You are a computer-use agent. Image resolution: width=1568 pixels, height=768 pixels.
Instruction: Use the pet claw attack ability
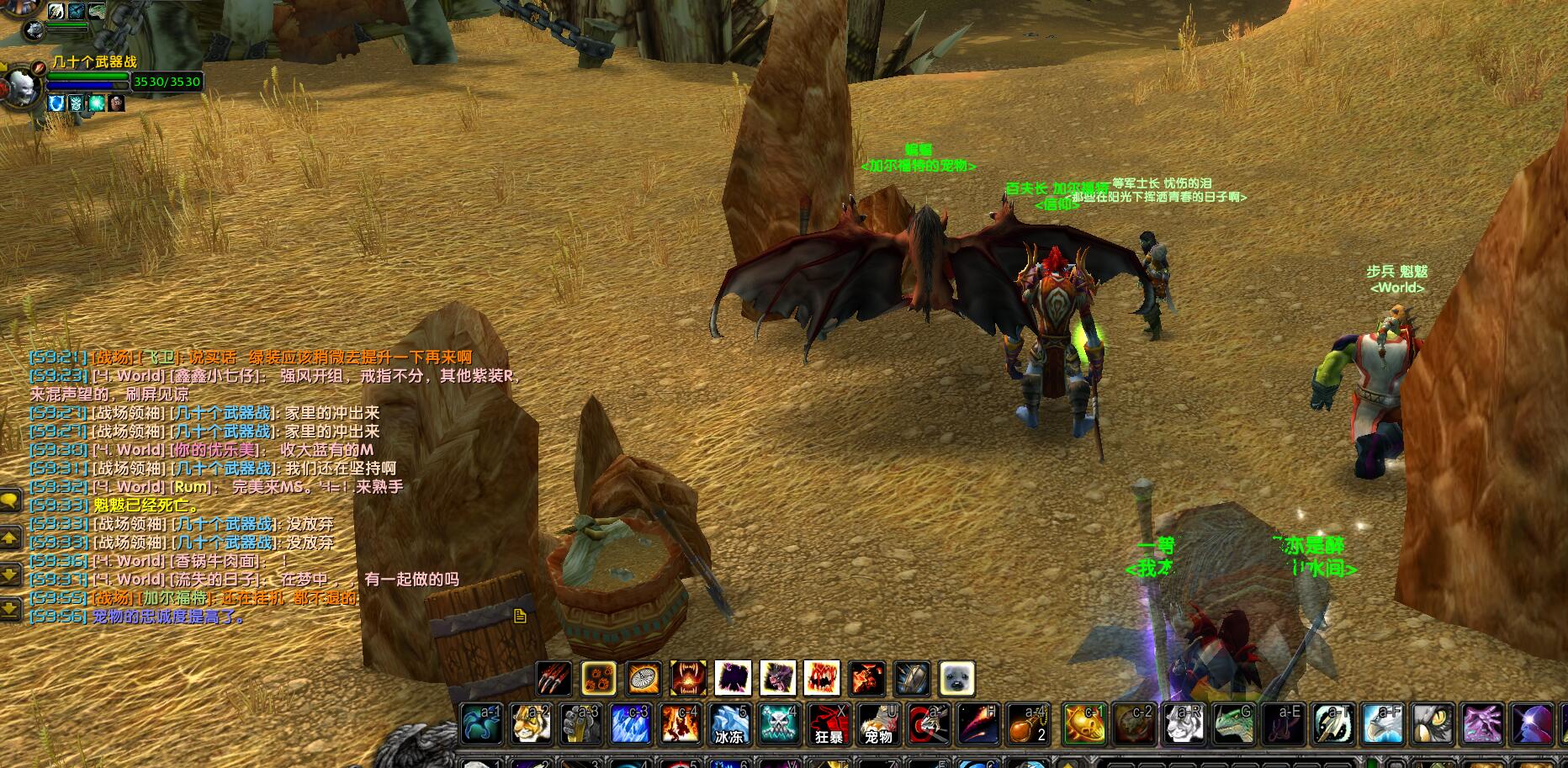[554, 679]
